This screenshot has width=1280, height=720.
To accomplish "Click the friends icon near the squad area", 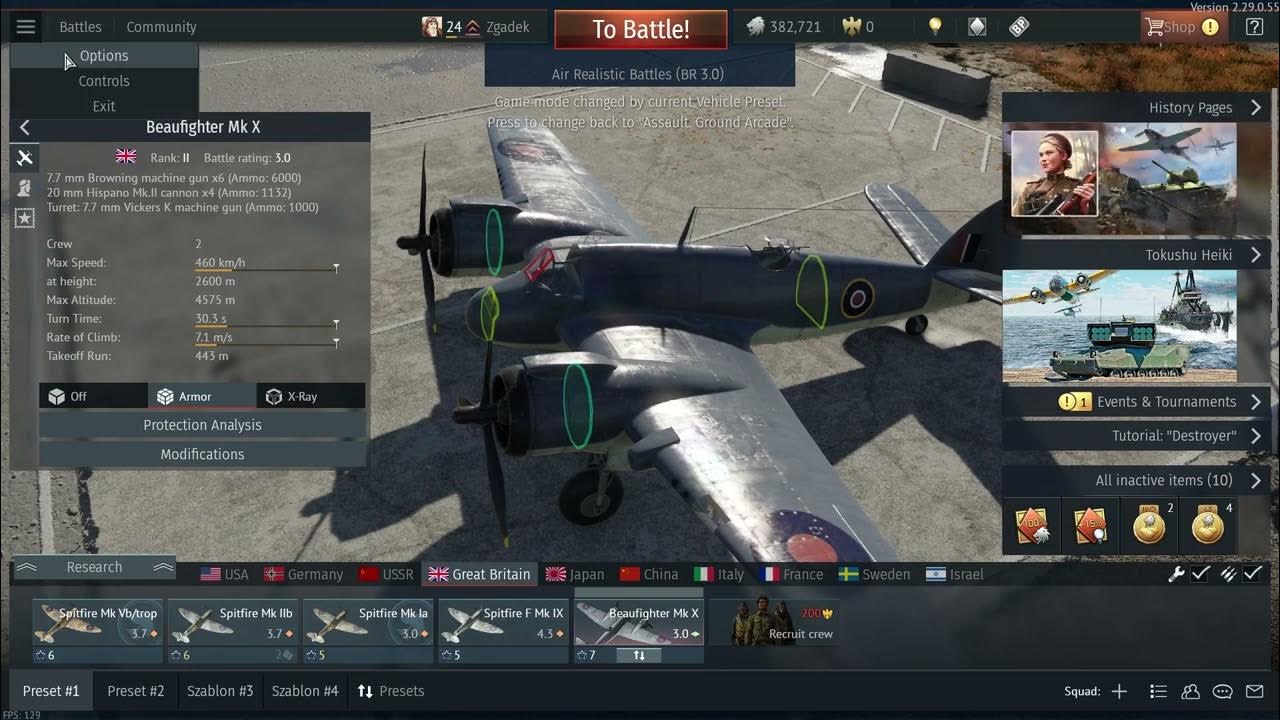I will point(1189,690).
